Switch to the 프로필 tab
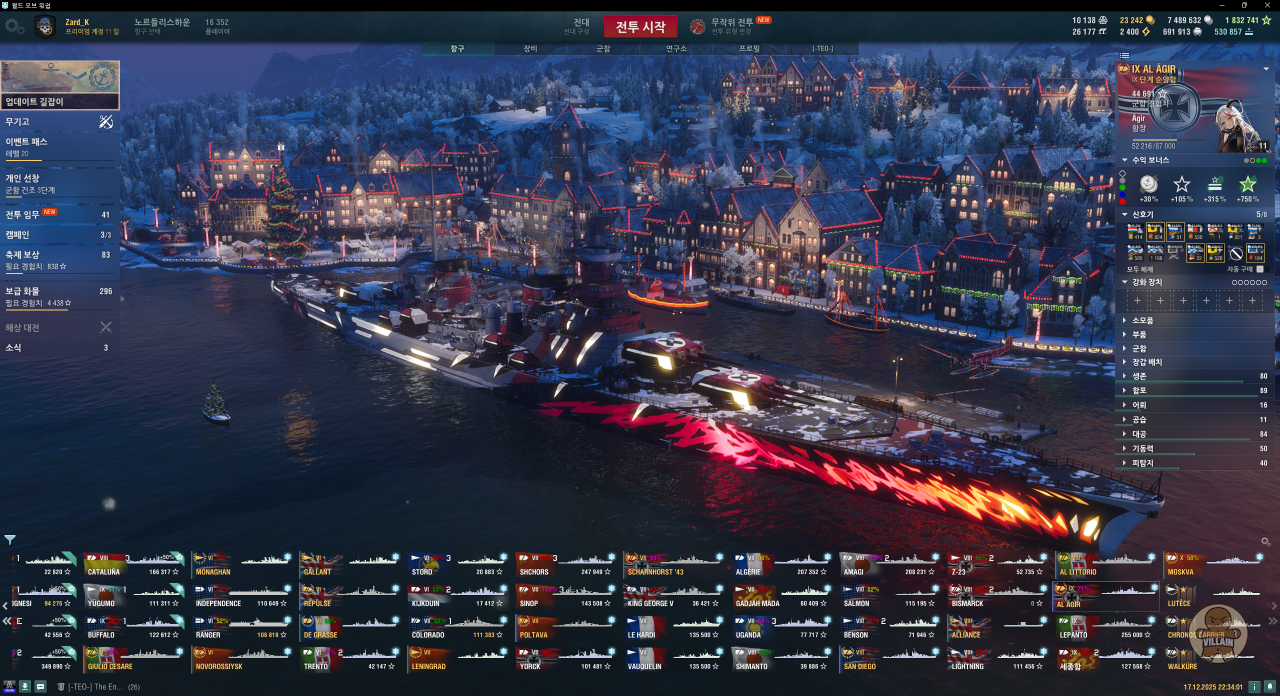The image size is (1280, 696). [x=749, y=48]
